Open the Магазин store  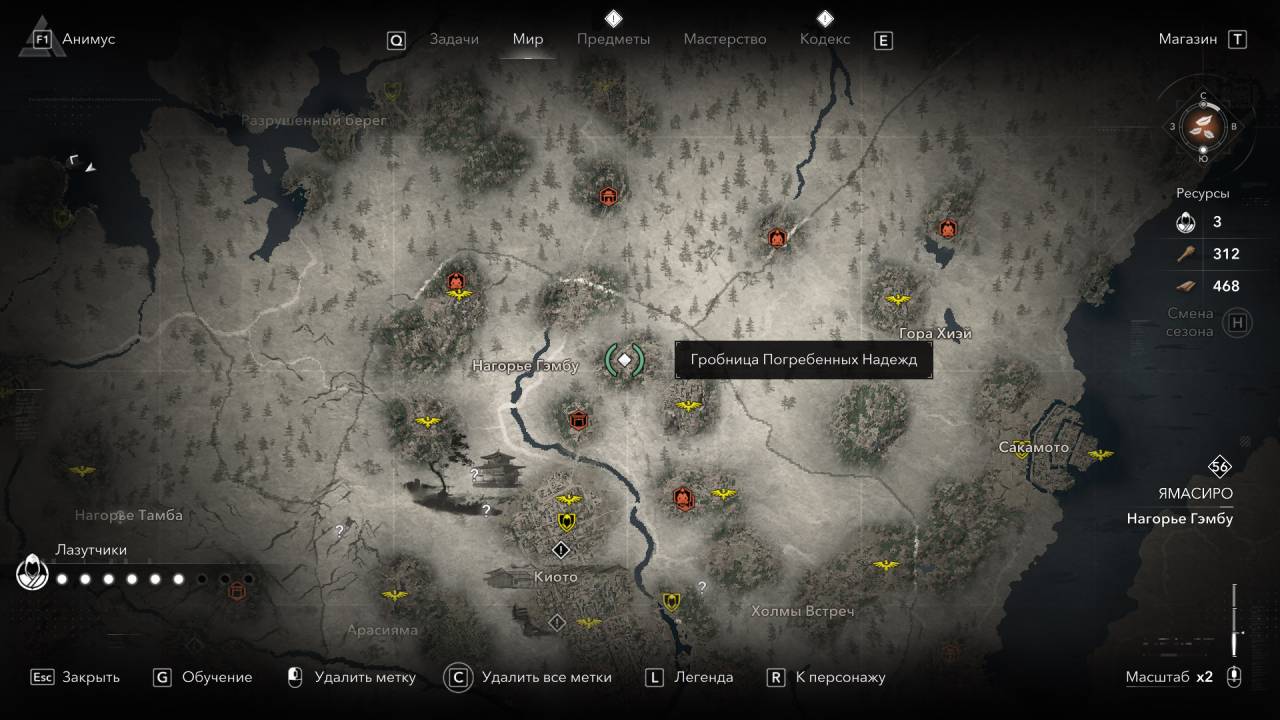point(1188,39)
